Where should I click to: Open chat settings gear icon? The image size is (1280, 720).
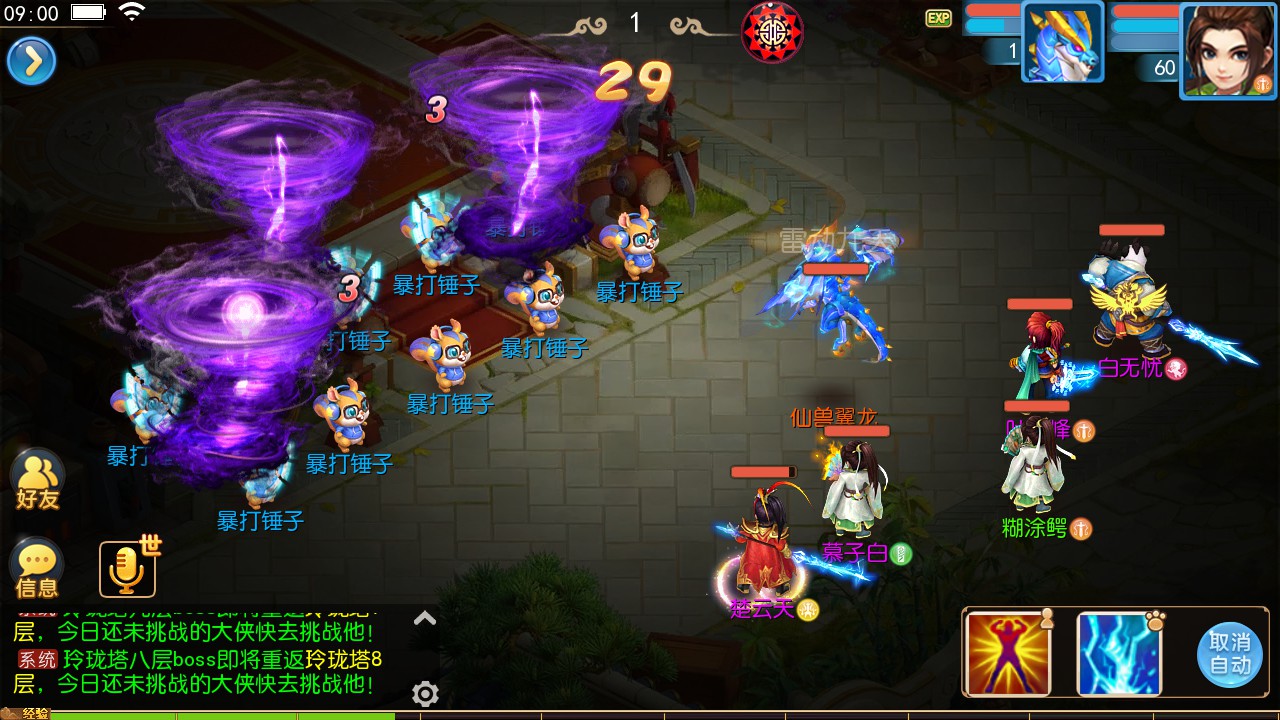[425, 693]
